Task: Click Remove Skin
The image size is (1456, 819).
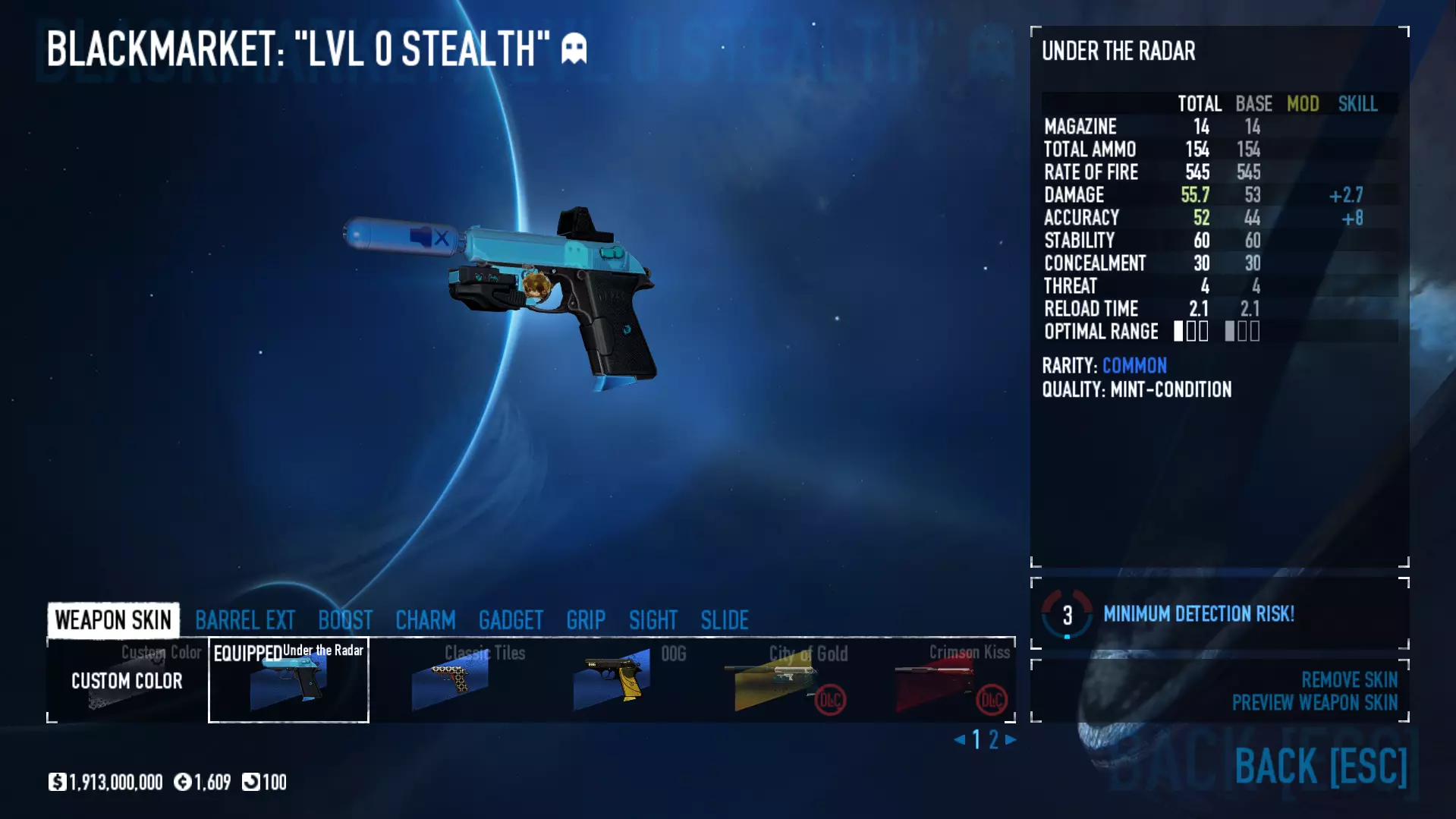Action: point(1349,679)
